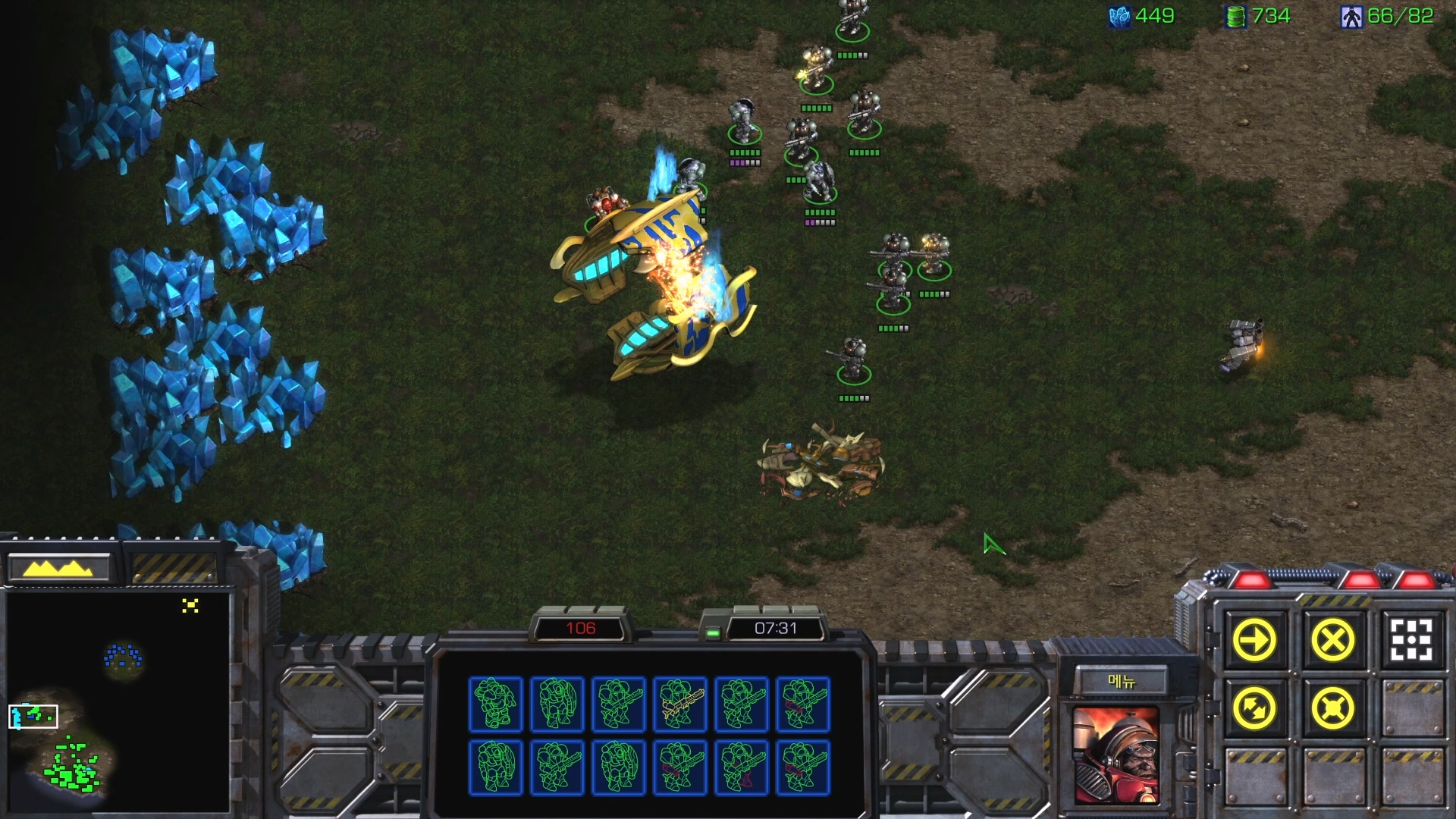1456x819 pixels.
Task: Click the selected unit's portrait
Action: (1116, 755)
